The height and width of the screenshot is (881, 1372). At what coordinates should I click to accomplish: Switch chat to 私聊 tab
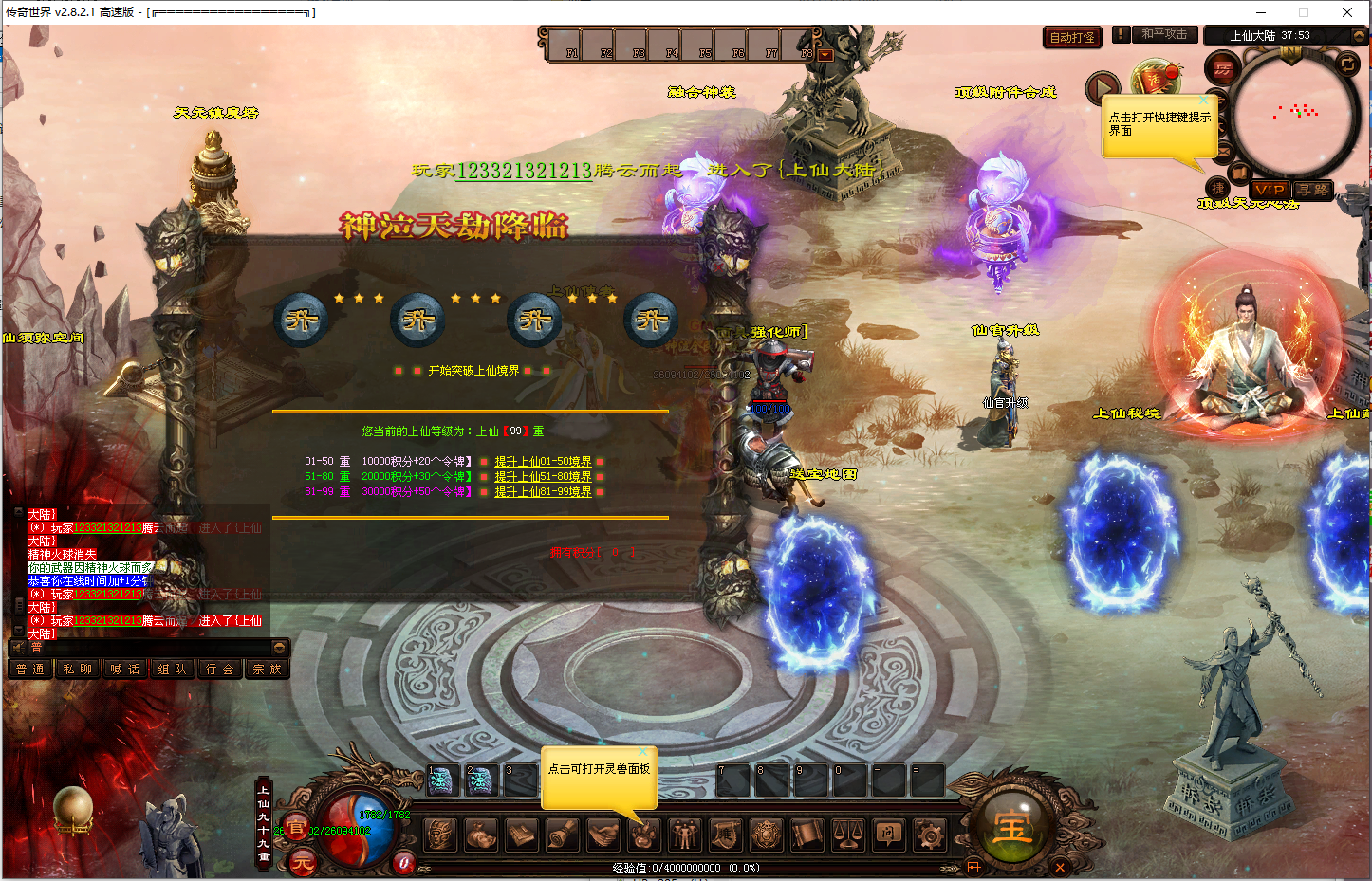pyautogui.click(x=78, y=670)
